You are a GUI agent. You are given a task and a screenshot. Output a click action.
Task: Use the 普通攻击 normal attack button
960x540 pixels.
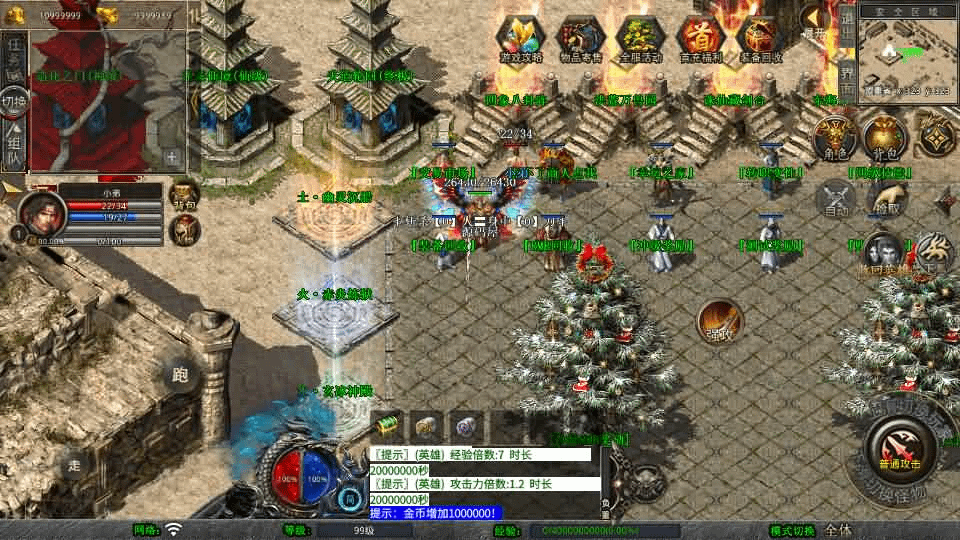coord(901,448)
